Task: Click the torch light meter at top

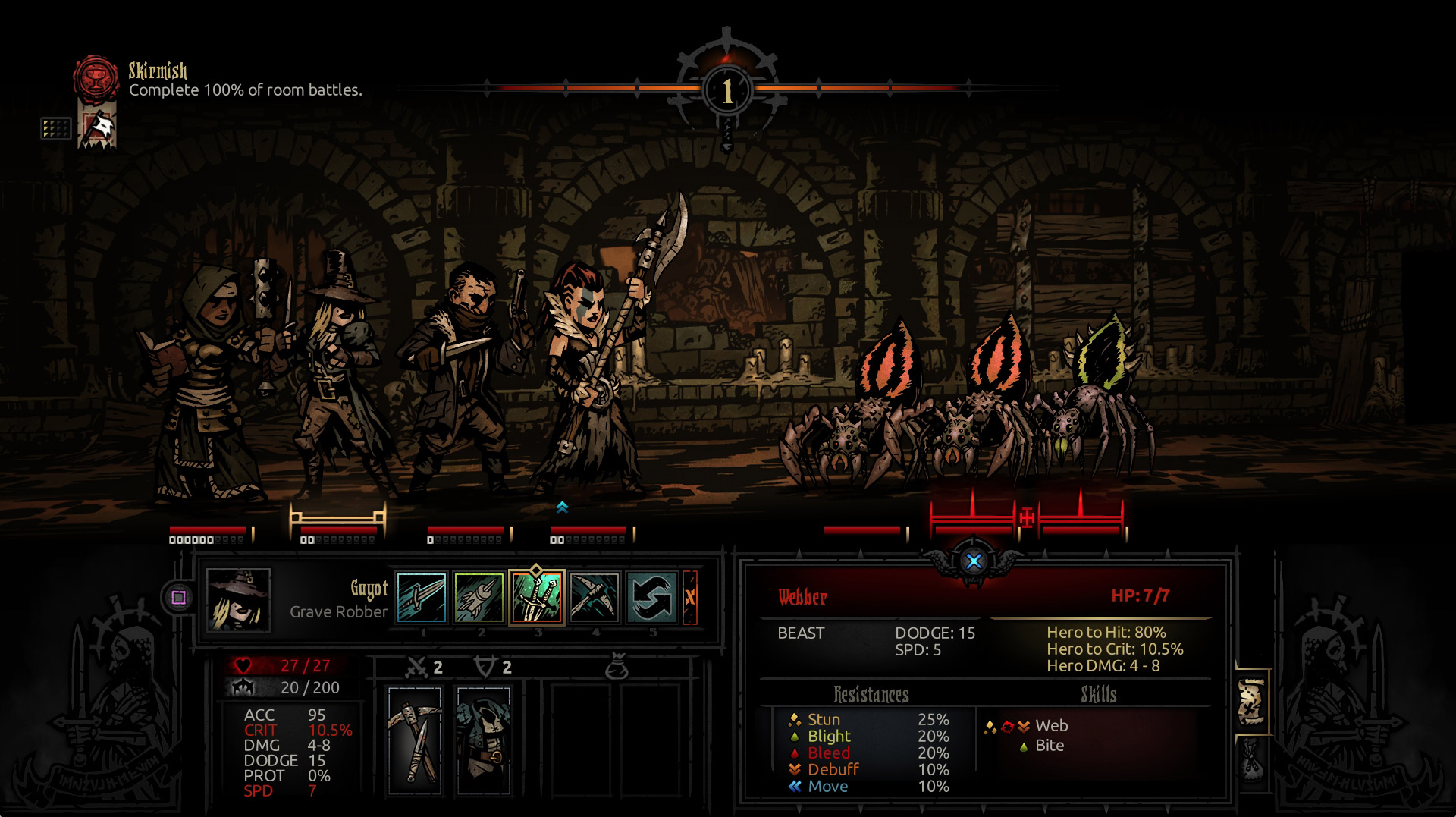Action: pos(727,91)
